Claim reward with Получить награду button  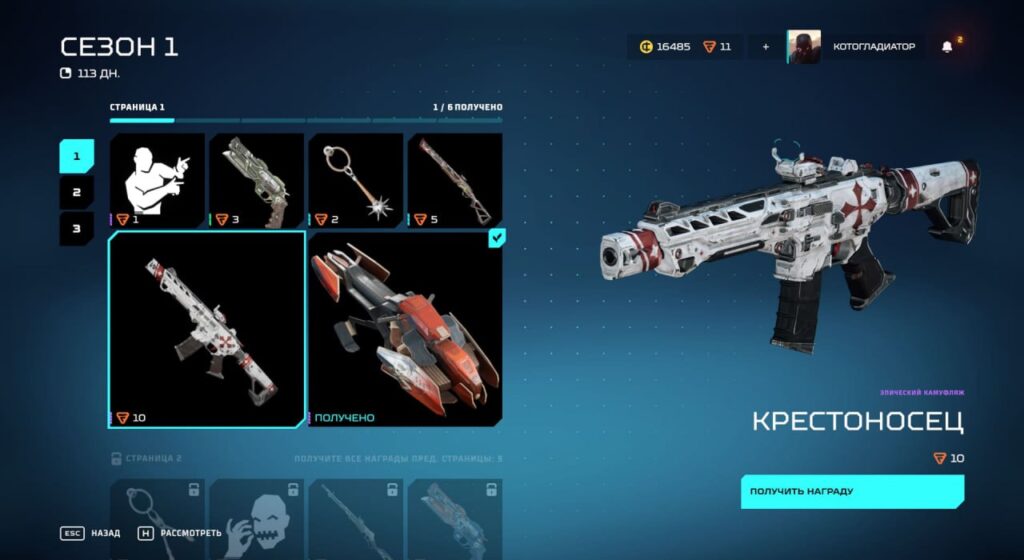coord(852,491)
